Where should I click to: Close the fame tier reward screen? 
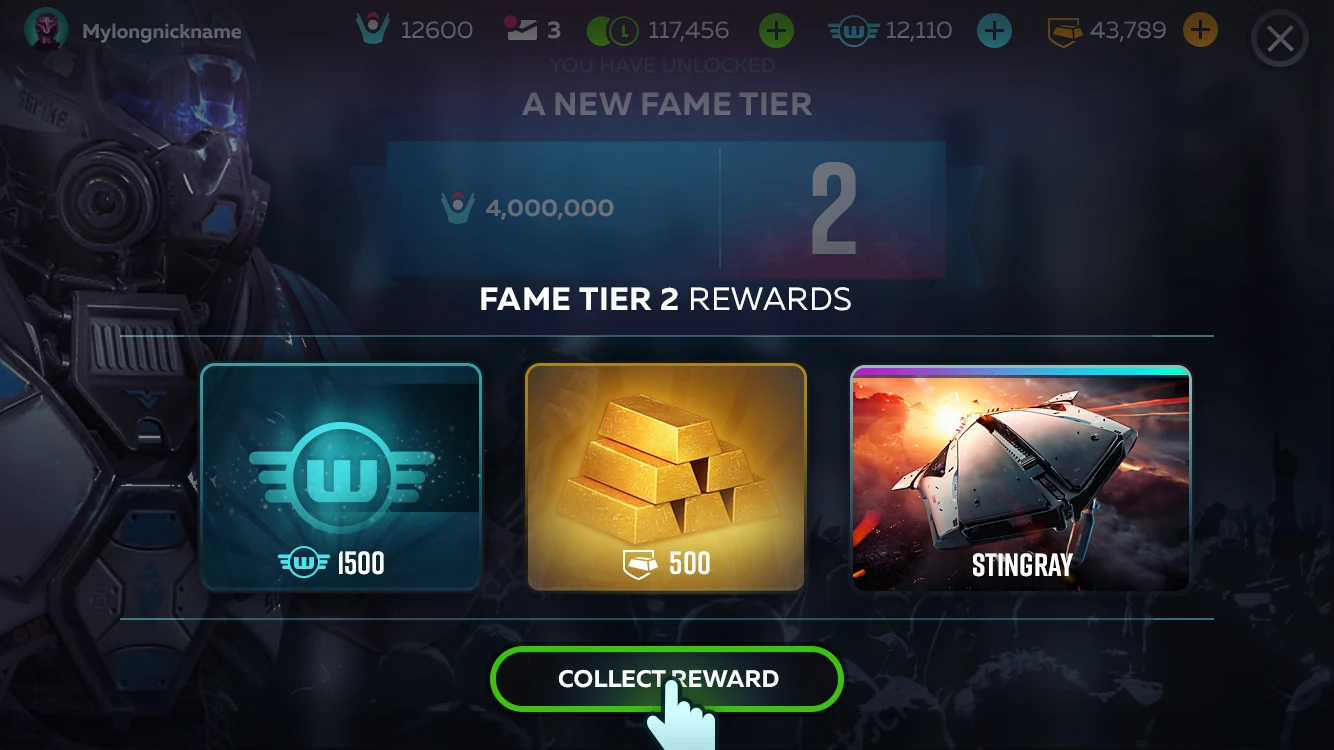click(x=1280, y=41)
